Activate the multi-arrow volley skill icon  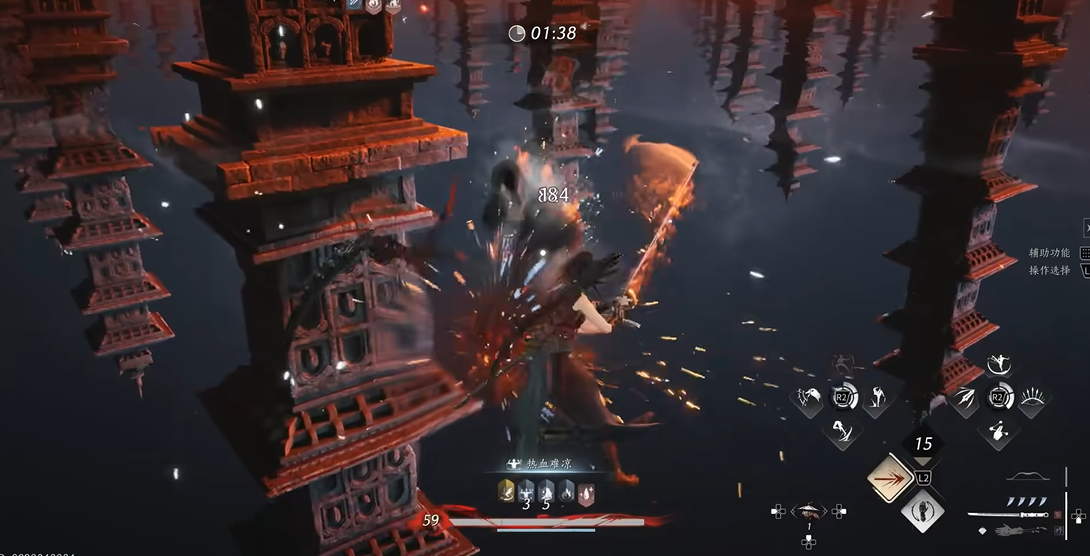(964, 400)
